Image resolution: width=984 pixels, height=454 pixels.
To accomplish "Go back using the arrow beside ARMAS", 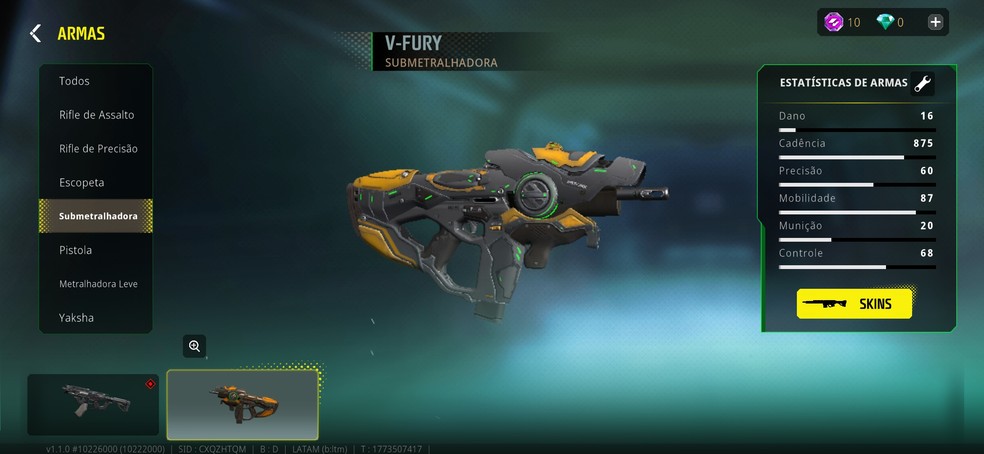I will pos(35,34).
